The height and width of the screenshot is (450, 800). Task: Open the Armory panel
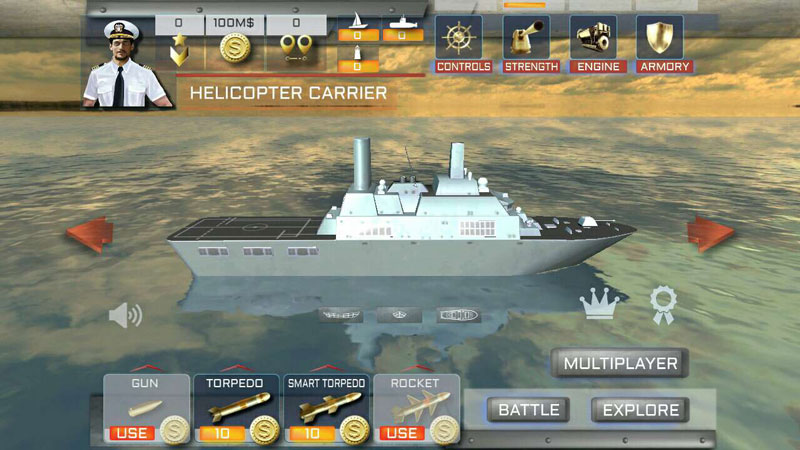point(663,42)
